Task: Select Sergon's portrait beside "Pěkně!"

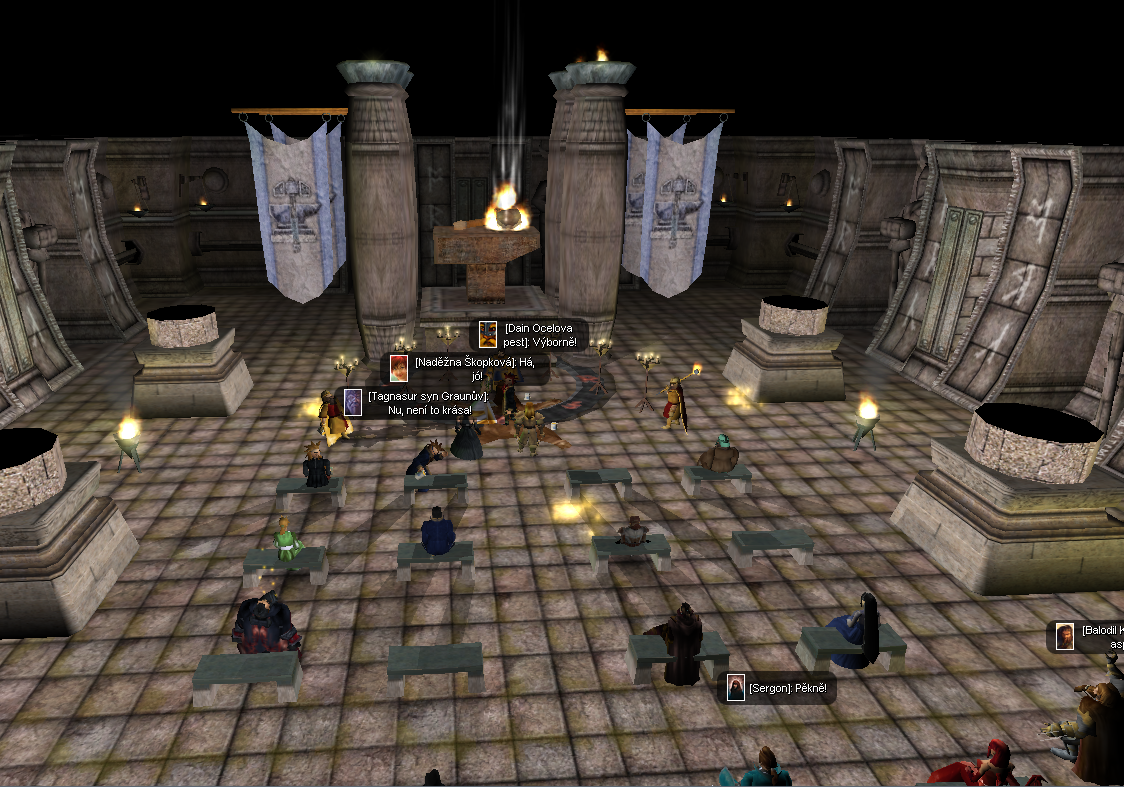Action: point(736,688)
